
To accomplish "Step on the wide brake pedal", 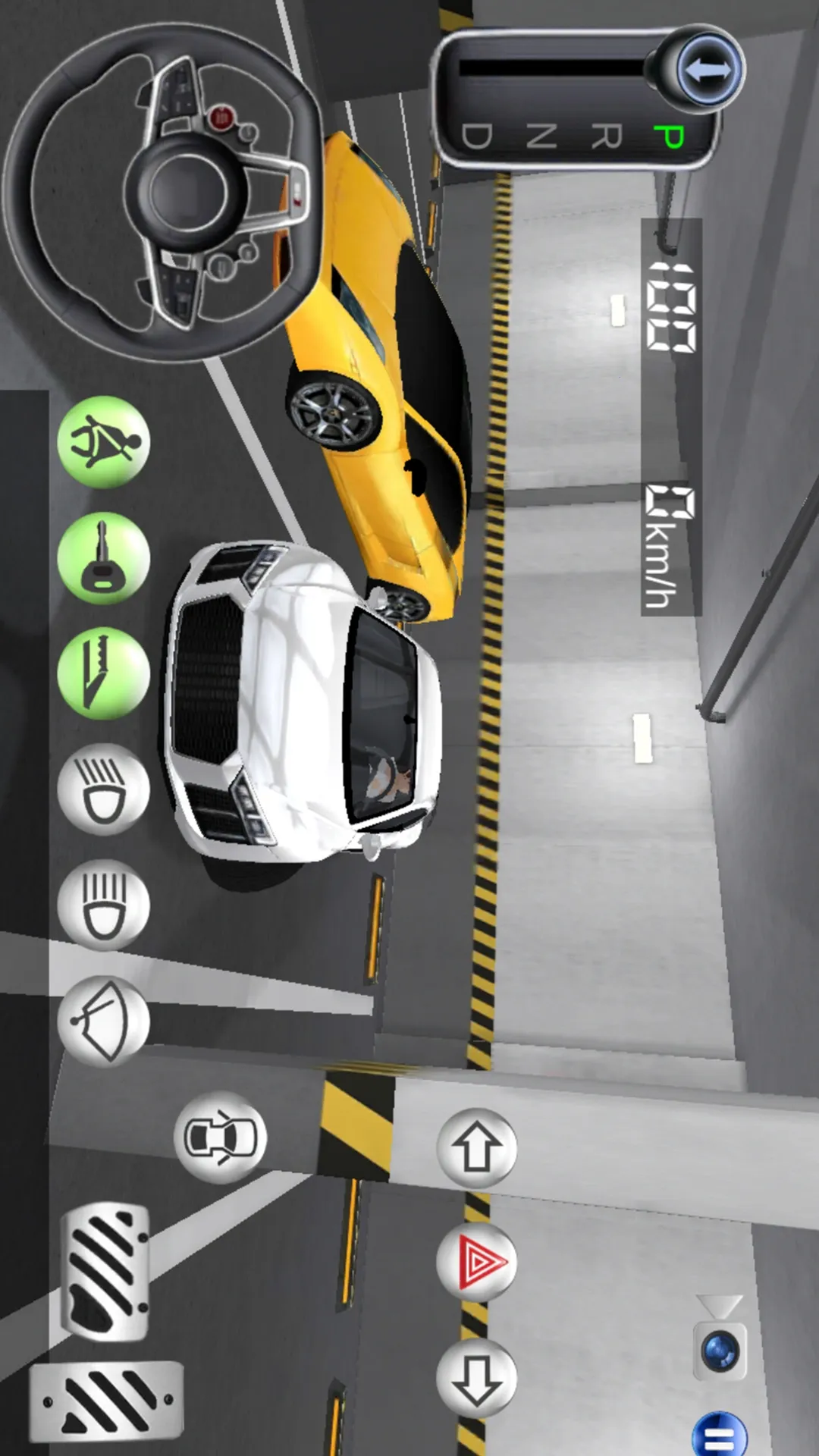I will [x=107, y=1400].
